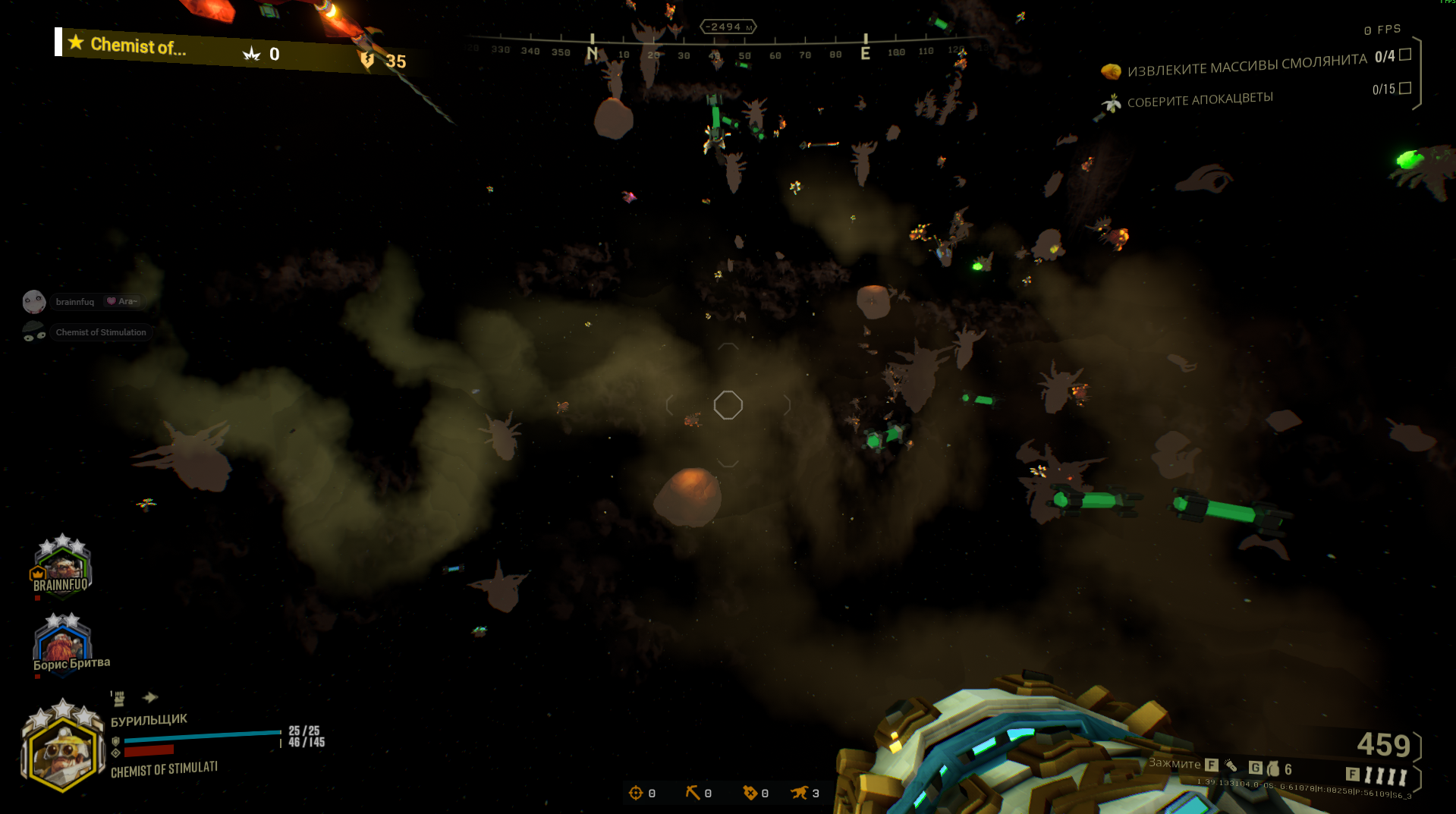1456x814 pixels.
Task: Click the pickaxe resource counter icon
Action: (x=692, y=793)
